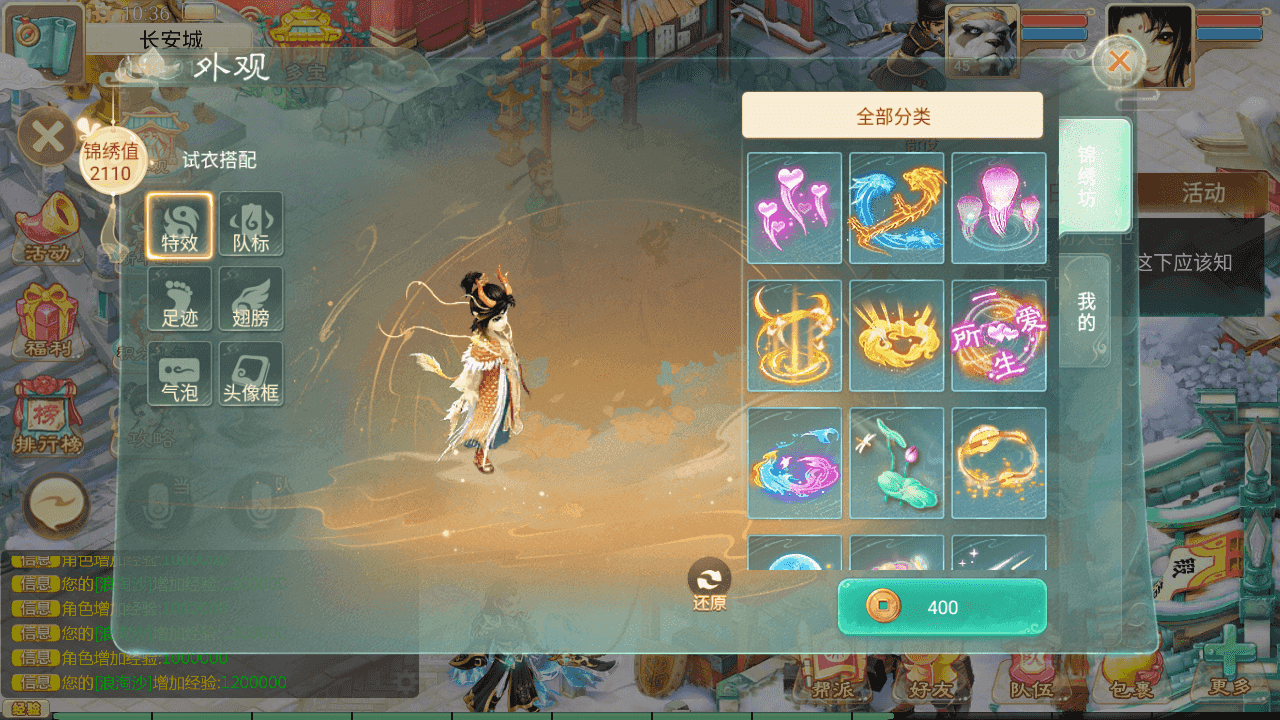Show the 我的 owned items tab
Viewport: 1280px width, 720px height.
[x=1086, y=311]
